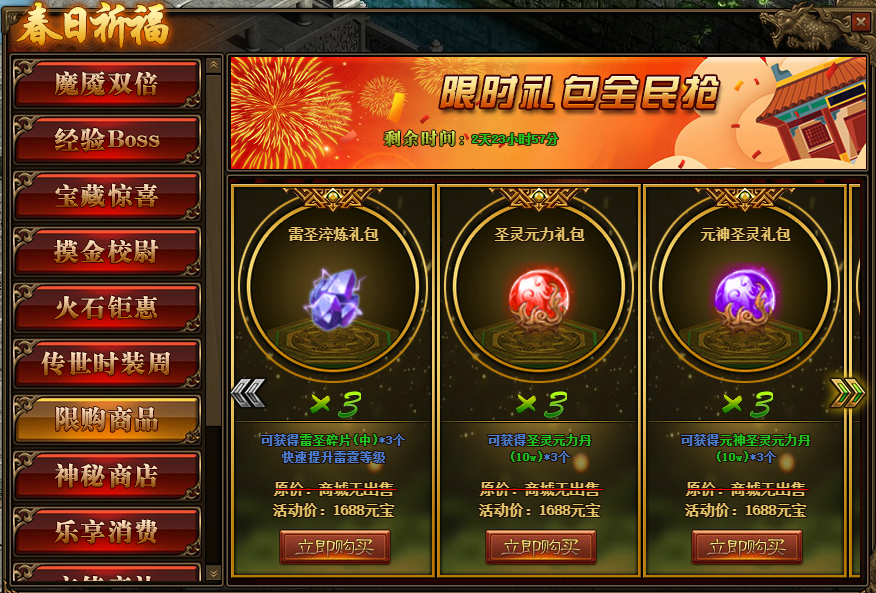Image resolution: width=876 pixels, height=593 pixels.
Task: Purchase the 圣灵元力礼包 pack
Action: (541, 547)
